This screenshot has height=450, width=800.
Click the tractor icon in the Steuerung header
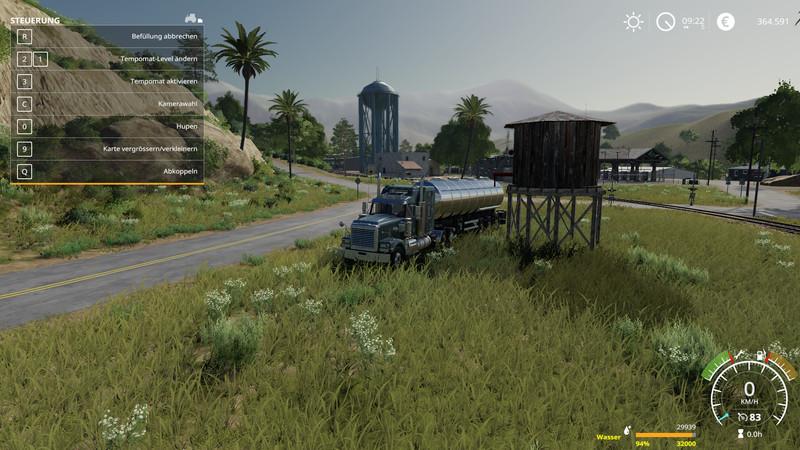193,19
